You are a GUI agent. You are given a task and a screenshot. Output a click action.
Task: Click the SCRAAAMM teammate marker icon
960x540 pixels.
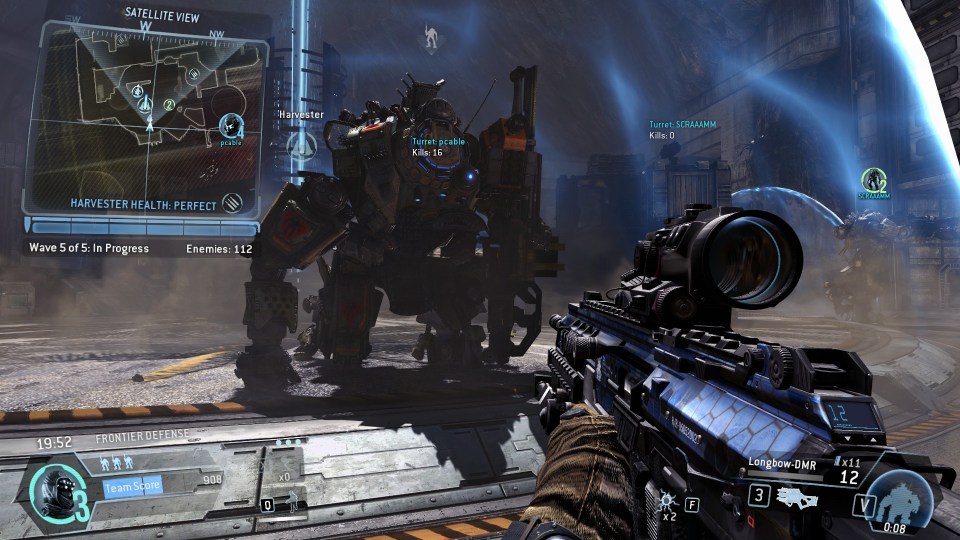tap(874, 179)
